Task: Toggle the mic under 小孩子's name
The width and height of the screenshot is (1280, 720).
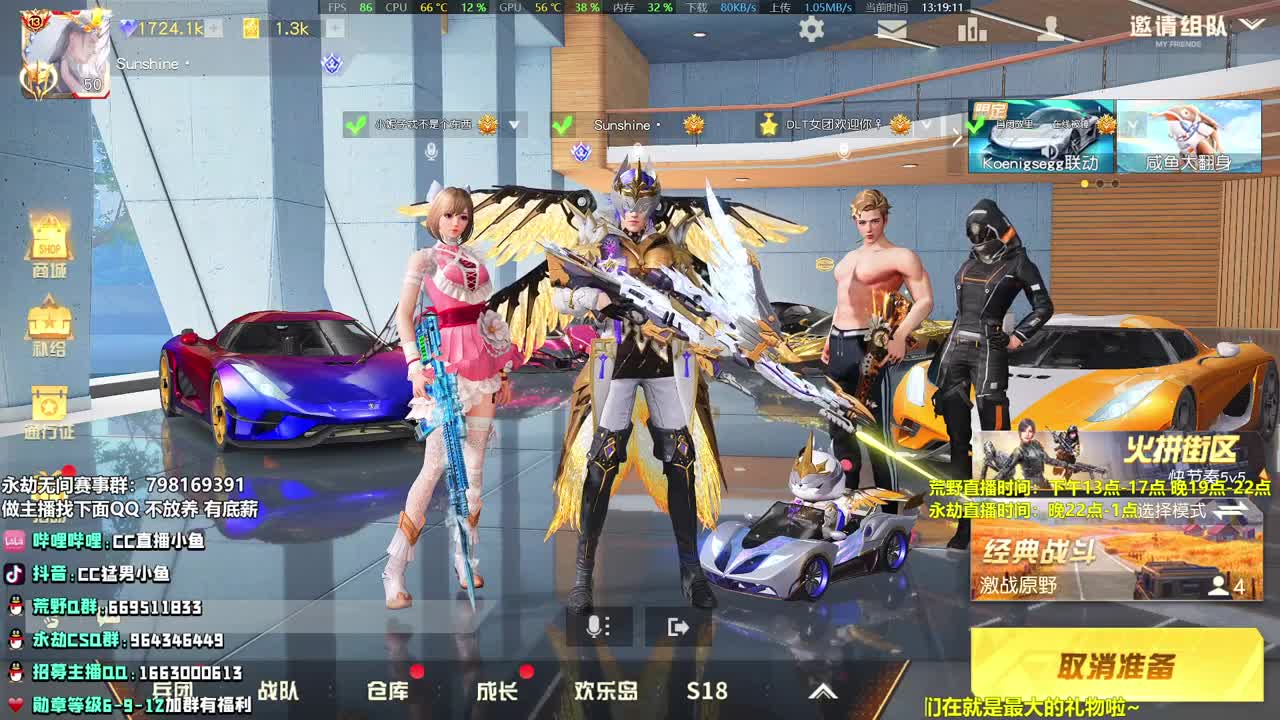Action: (430, 152)
